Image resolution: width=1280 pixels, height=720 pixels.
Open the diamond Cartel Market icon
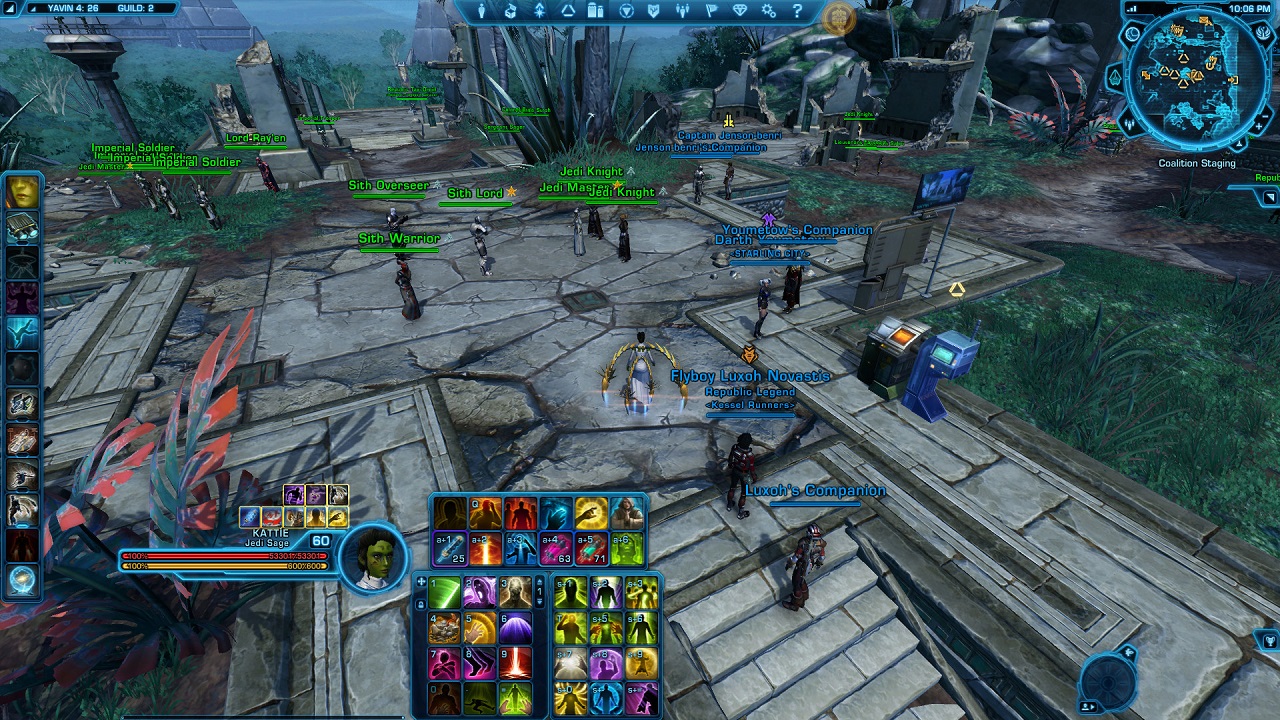tap(740, 11)
